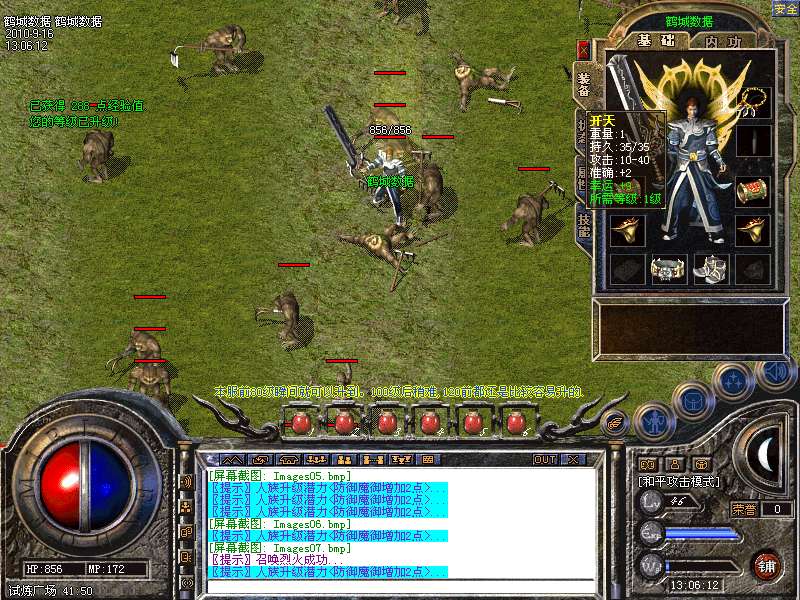800x600 pixels.
Task: Click the 荣誉 honor label
Action: click(x=744, y=509)
